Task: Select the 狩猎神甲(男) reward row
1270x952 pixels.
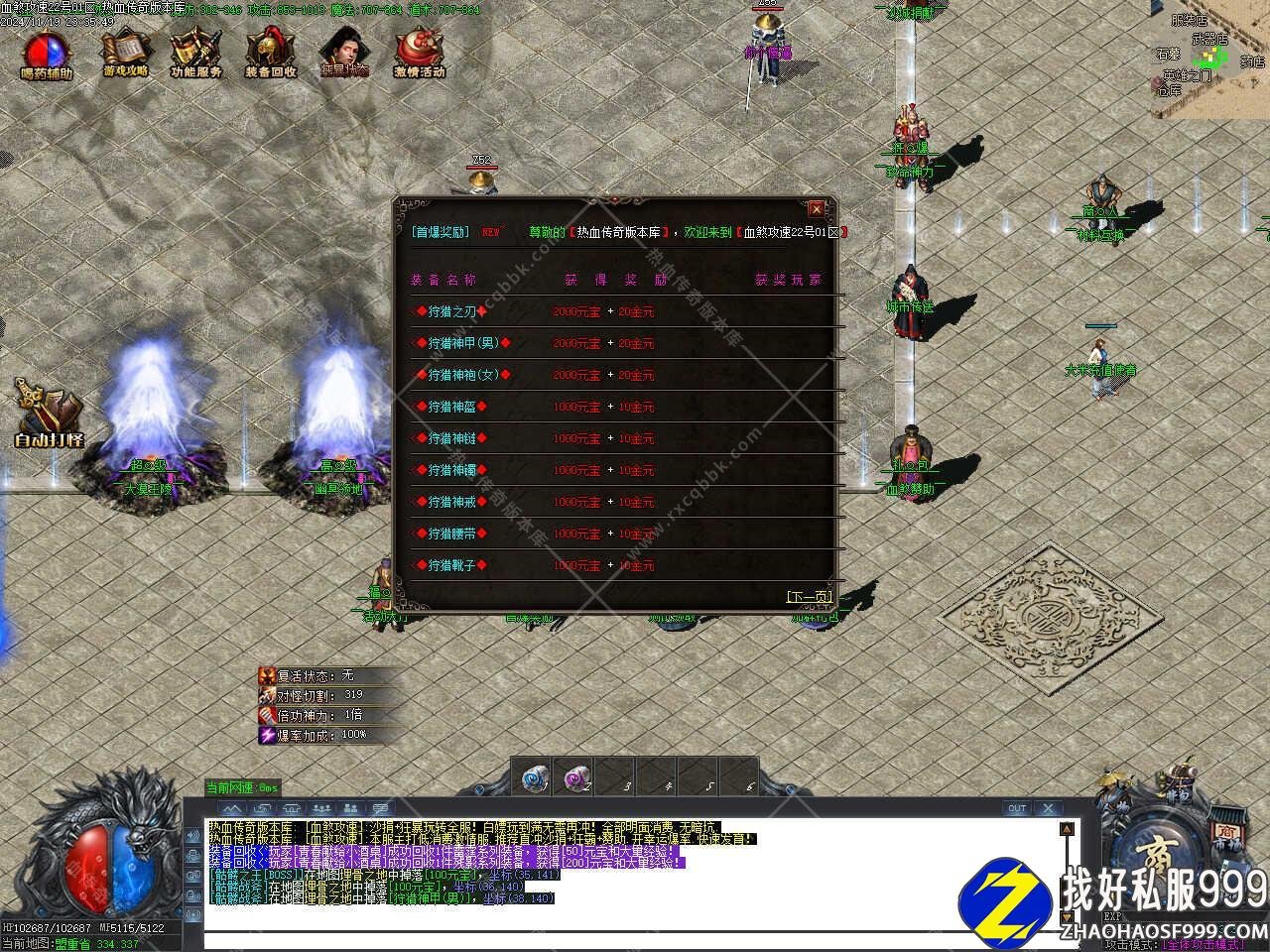Action: (x=462, y=343)
